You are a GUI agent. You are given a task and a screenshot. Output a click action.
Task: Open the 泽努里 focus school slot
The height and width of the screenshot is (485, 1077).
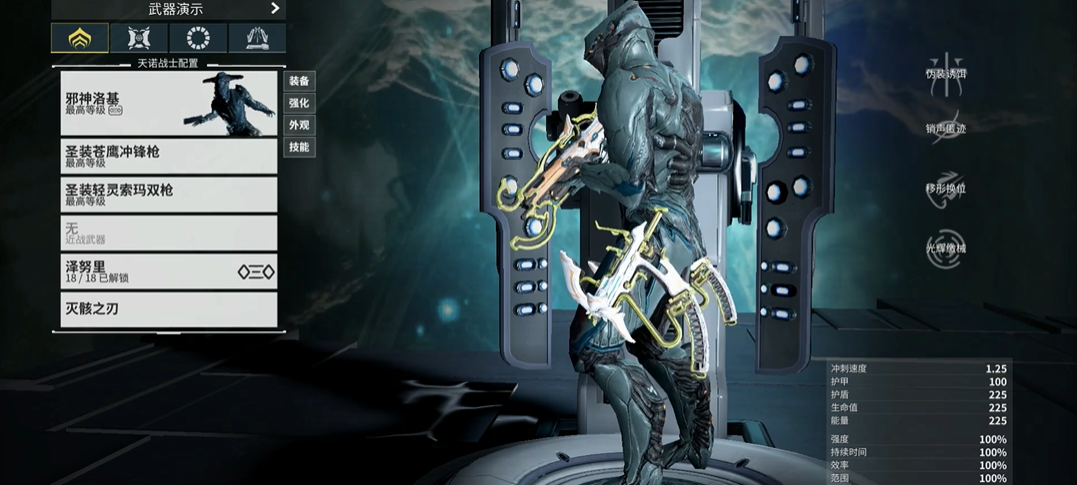point(168,271)
